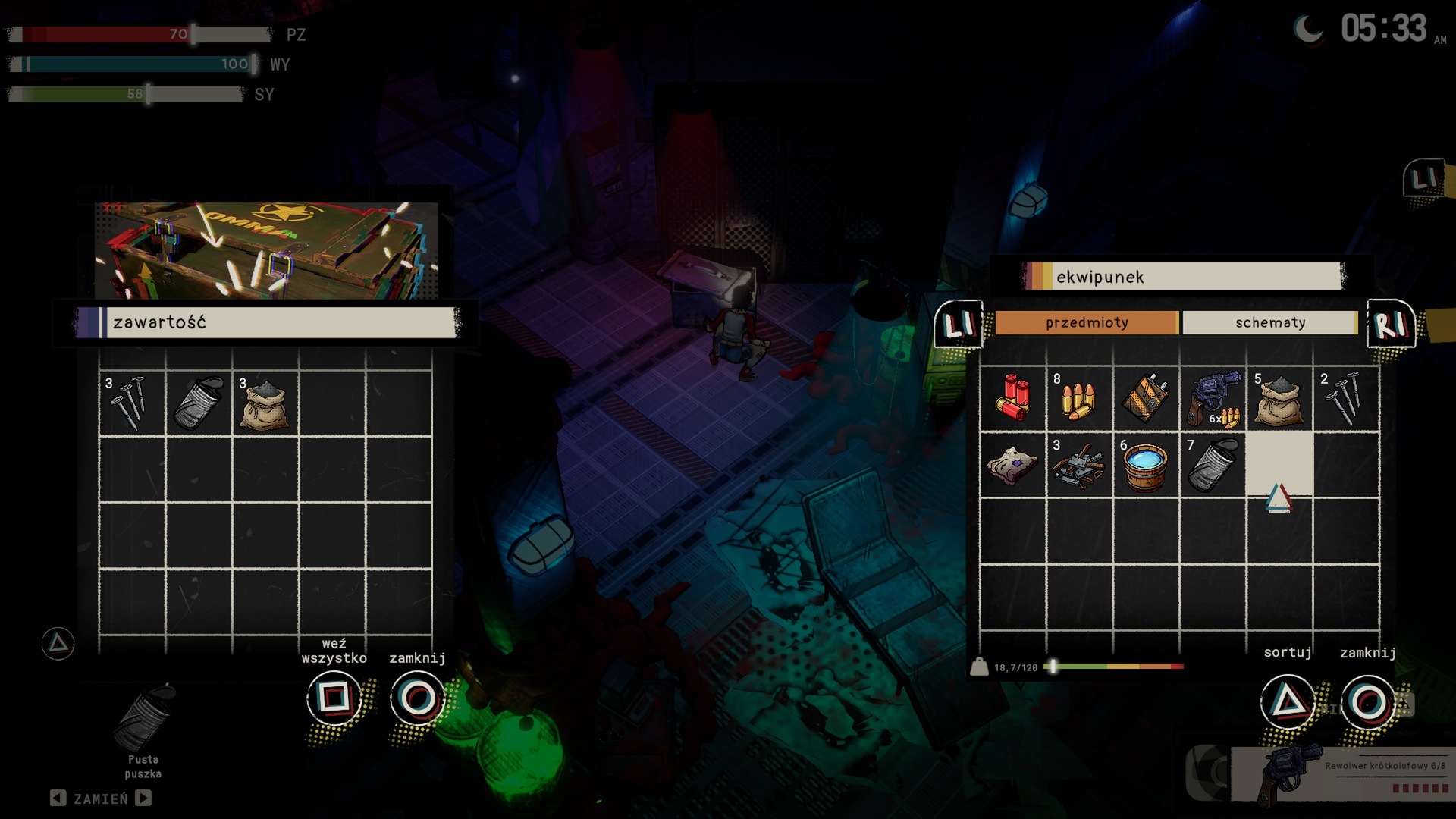The width and height of the screenshot is (1456, 819).
Task: Select the orange patterned item beside the bullets
Action: click(x=1145, y=398)
